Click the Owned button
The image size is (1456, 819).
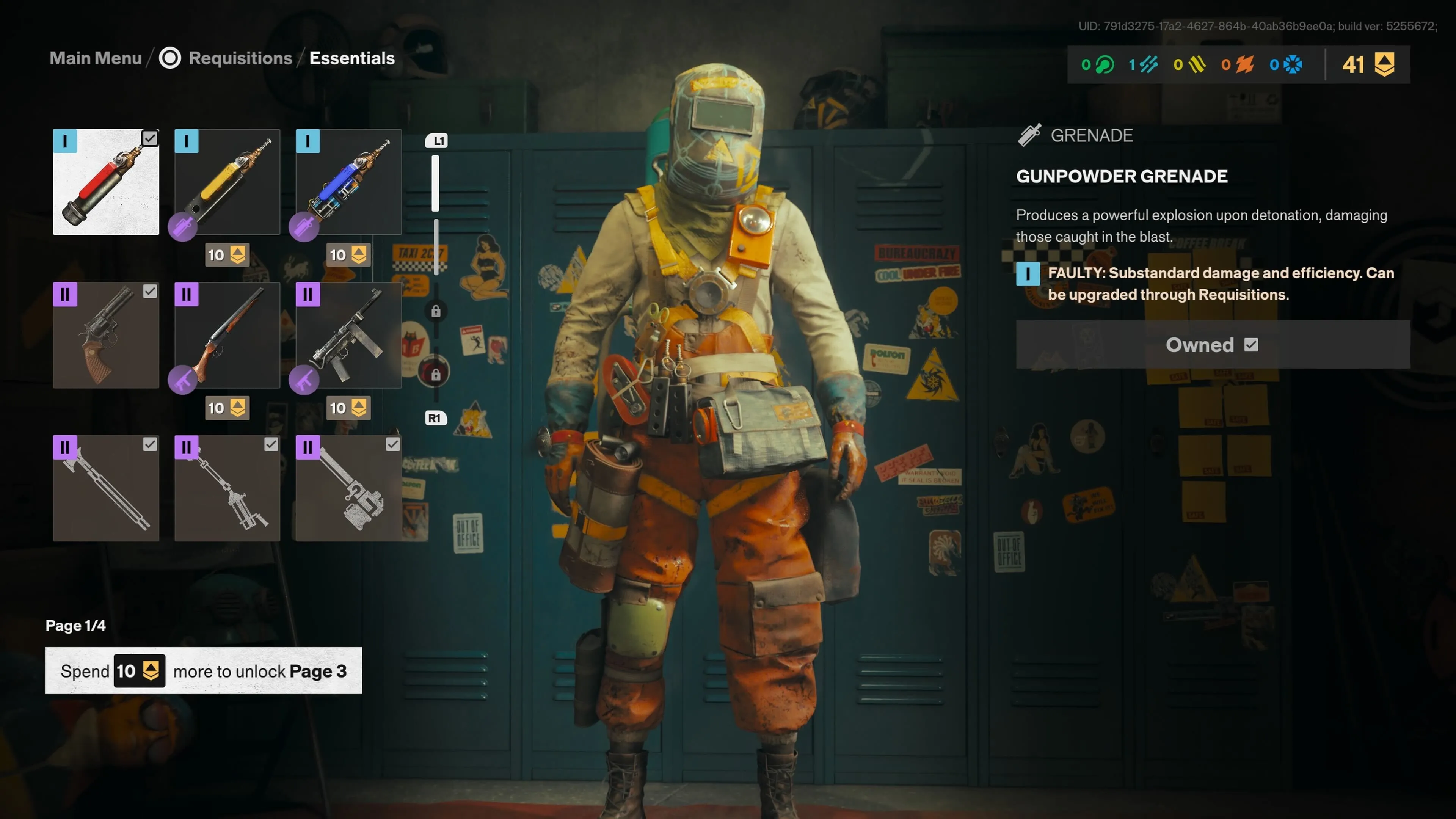tap(1213, 345)
